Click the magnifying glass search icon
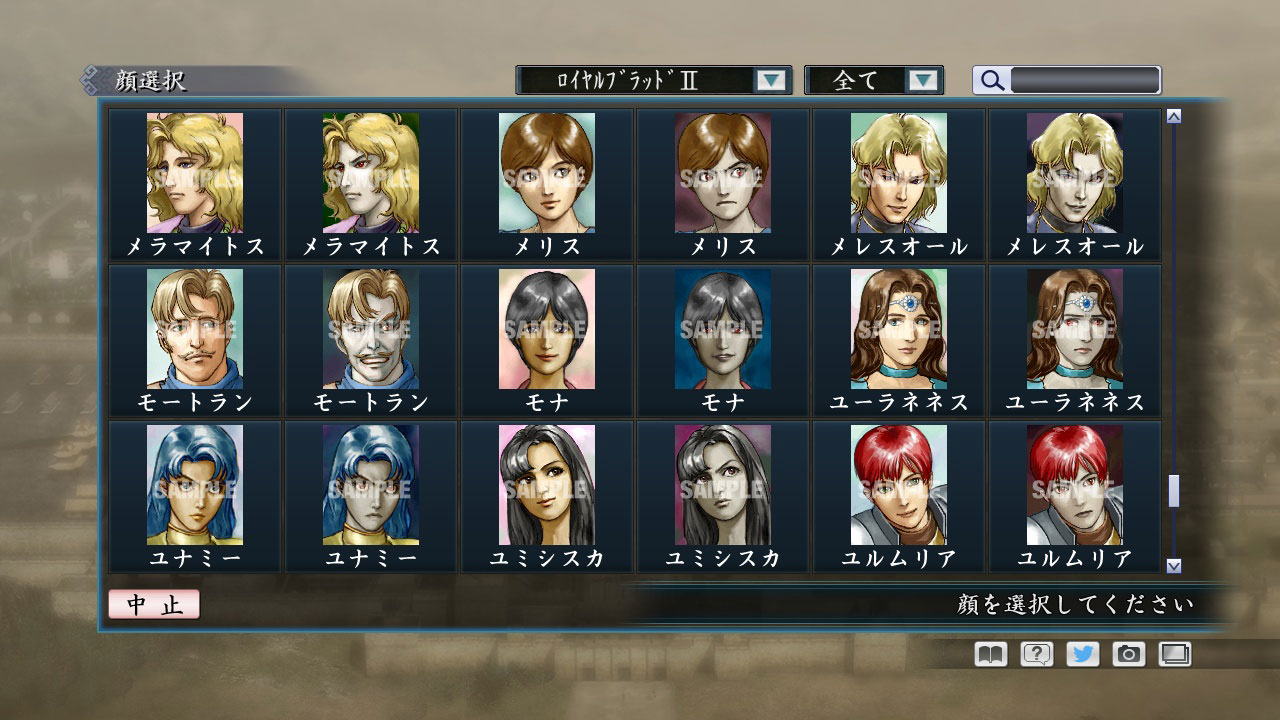Image resolution: width=1280 pixels, height=720 pixels. pyautogui.click(x=991, y=80)
